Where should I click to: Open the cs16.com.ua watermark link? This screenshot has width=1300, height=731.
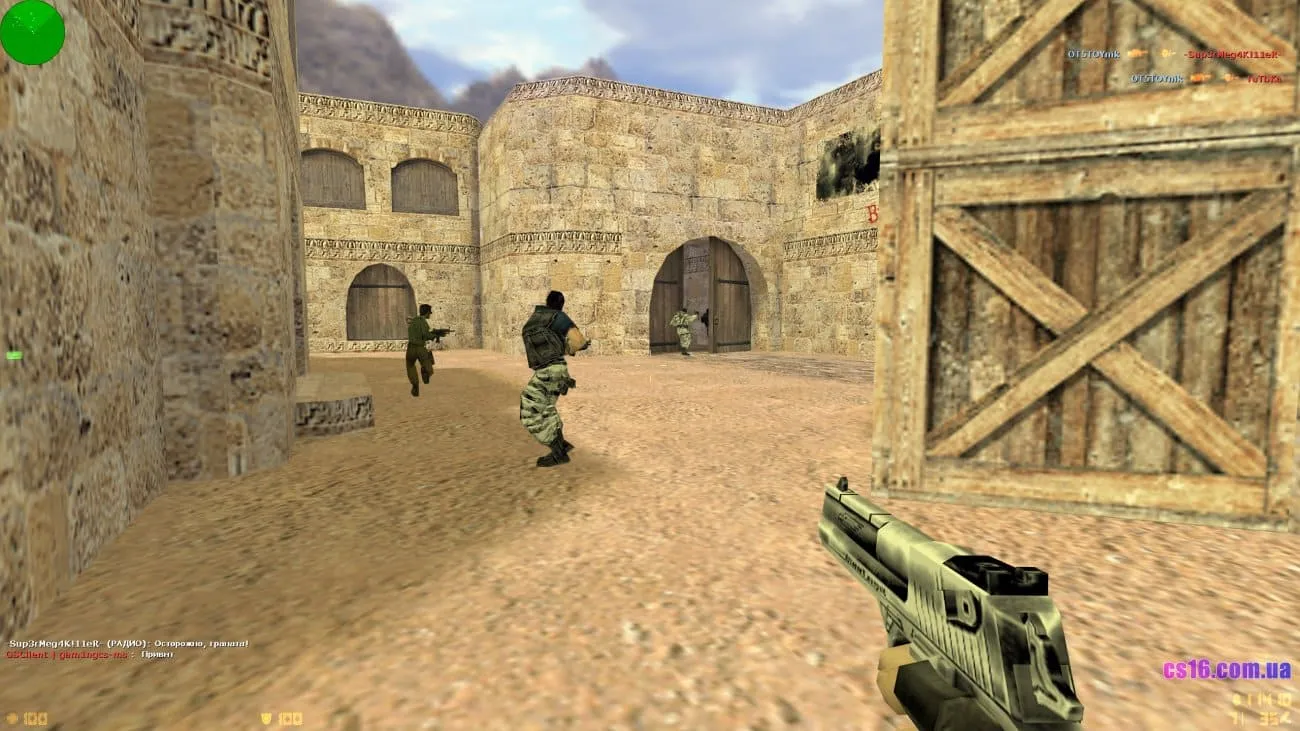pos(1228,670)
